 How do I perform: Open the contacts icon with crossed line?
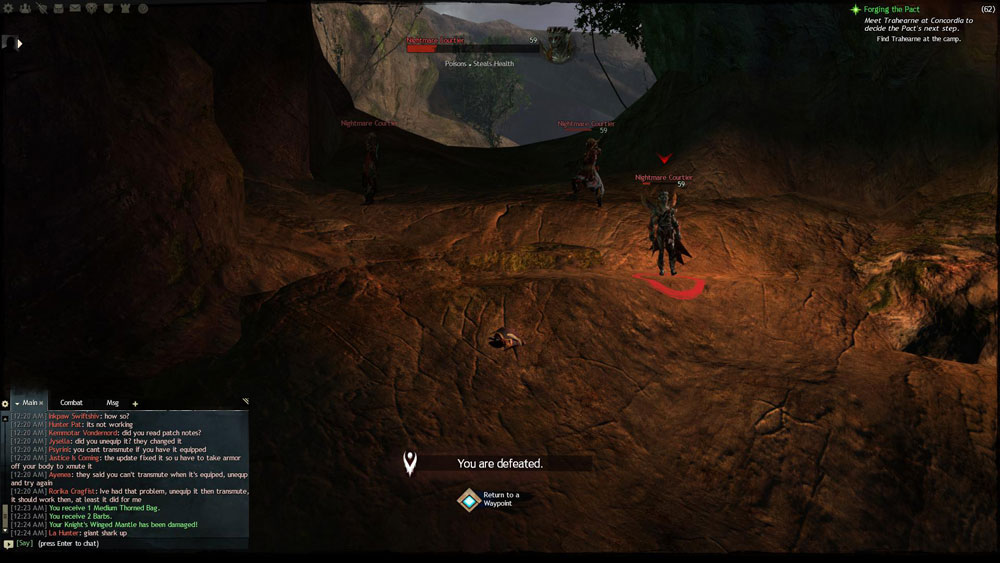pos(42,8)
